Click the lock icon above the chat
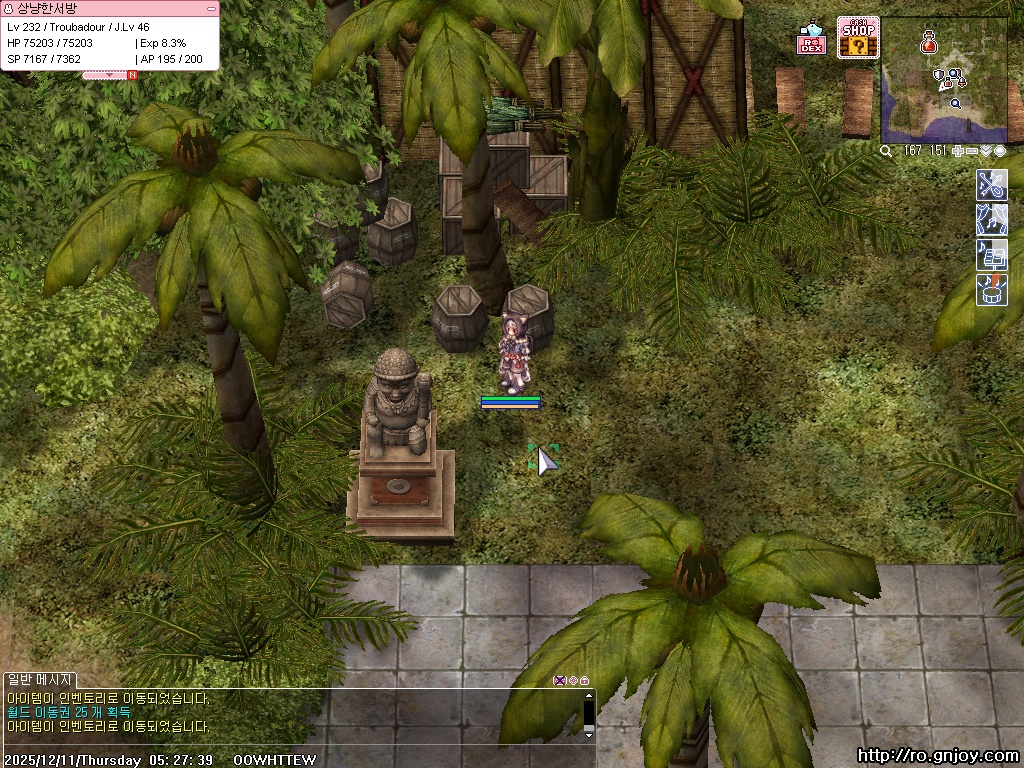The image size is (1024, 768). pos(584,680)
